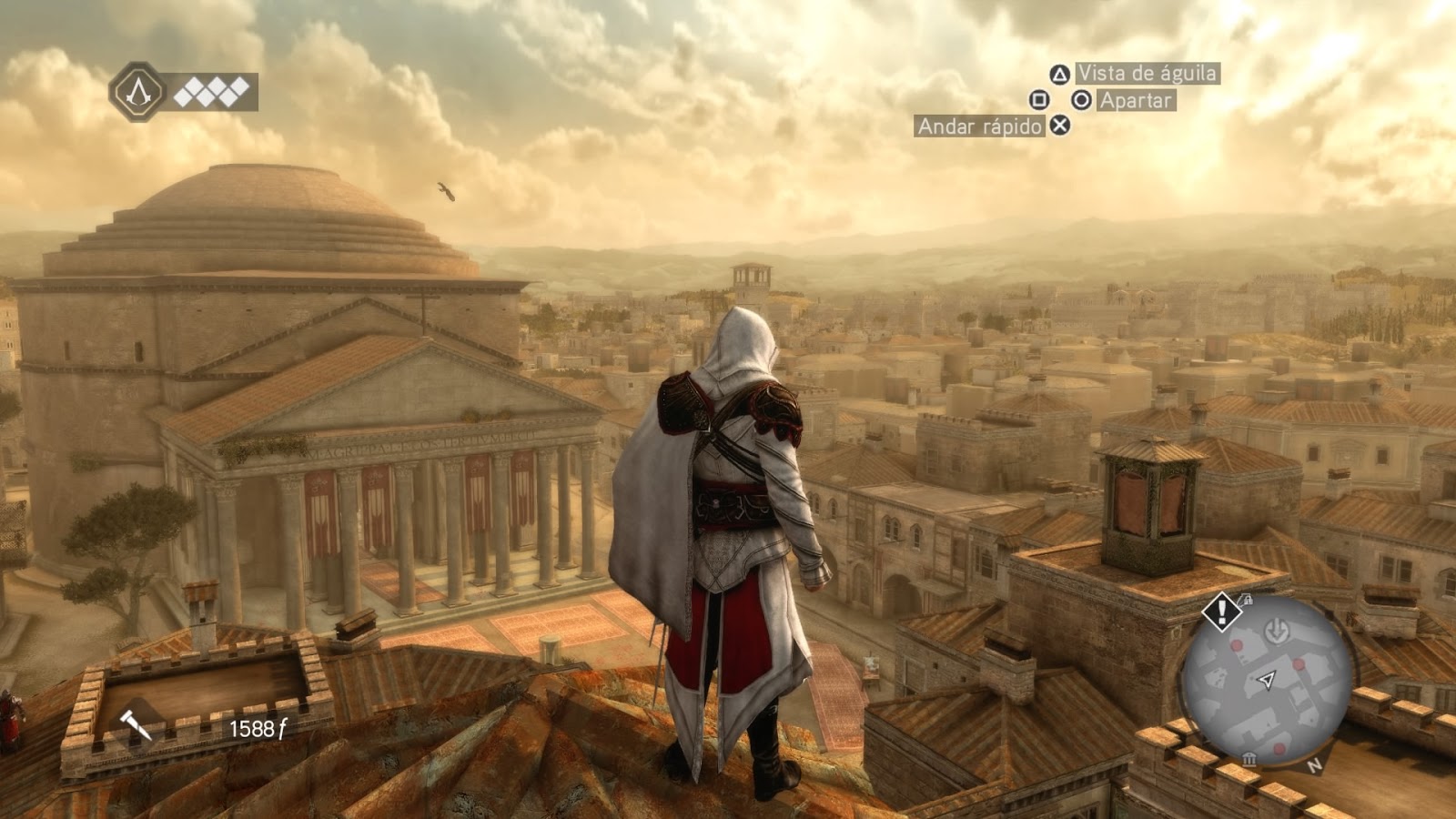
Task: Click the circle button prompt next to Apartar
Action: click(1081, 100)
